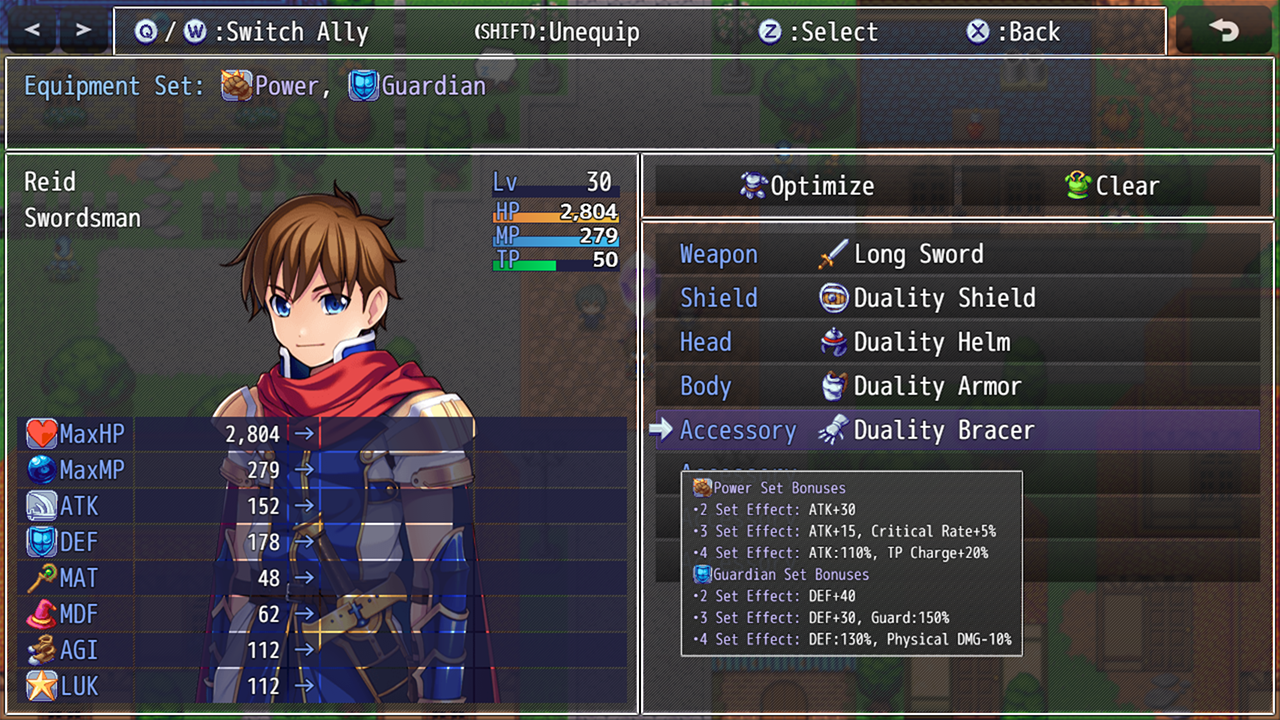The height and width of the screenshot is (720, 1280).
Task: Open the Duality Shield slot
Action: point(957,298)
